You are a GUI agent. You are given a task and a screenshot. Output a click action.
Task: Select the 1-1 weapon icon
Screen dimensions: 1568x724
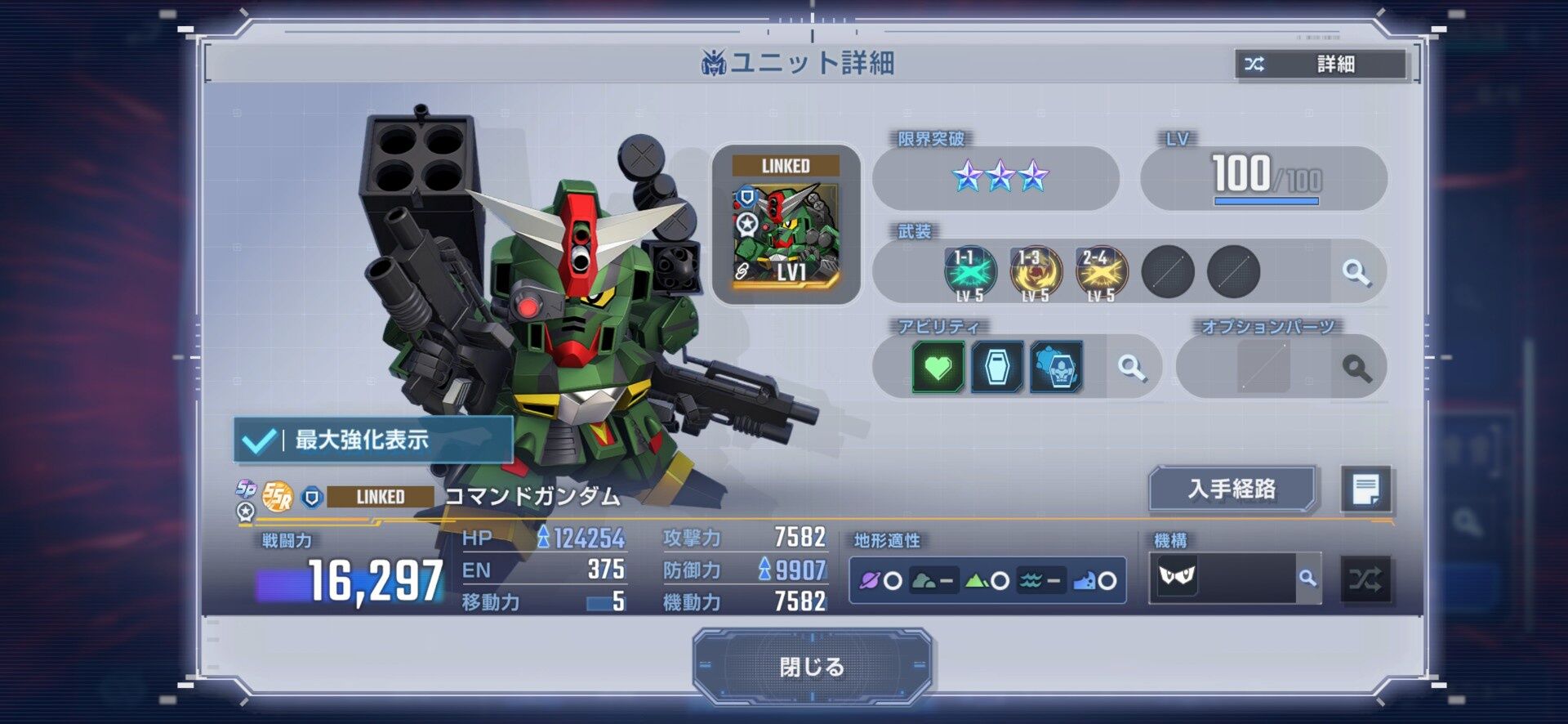point(970,272)
